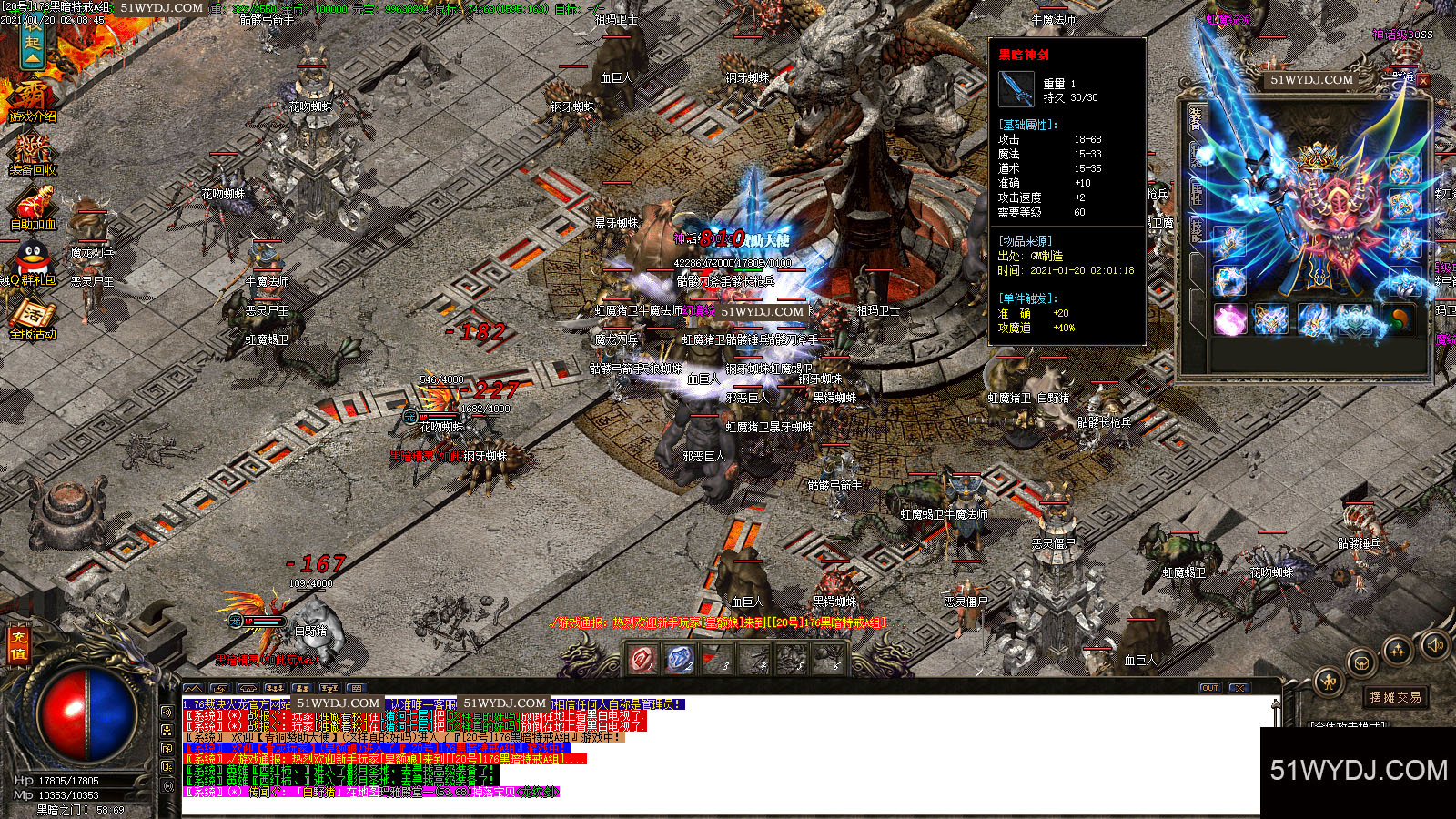Viewport: 1456px width, 819px height.
Task: Switch to the 技能 skills tab
Action: tap(1196, 232)
